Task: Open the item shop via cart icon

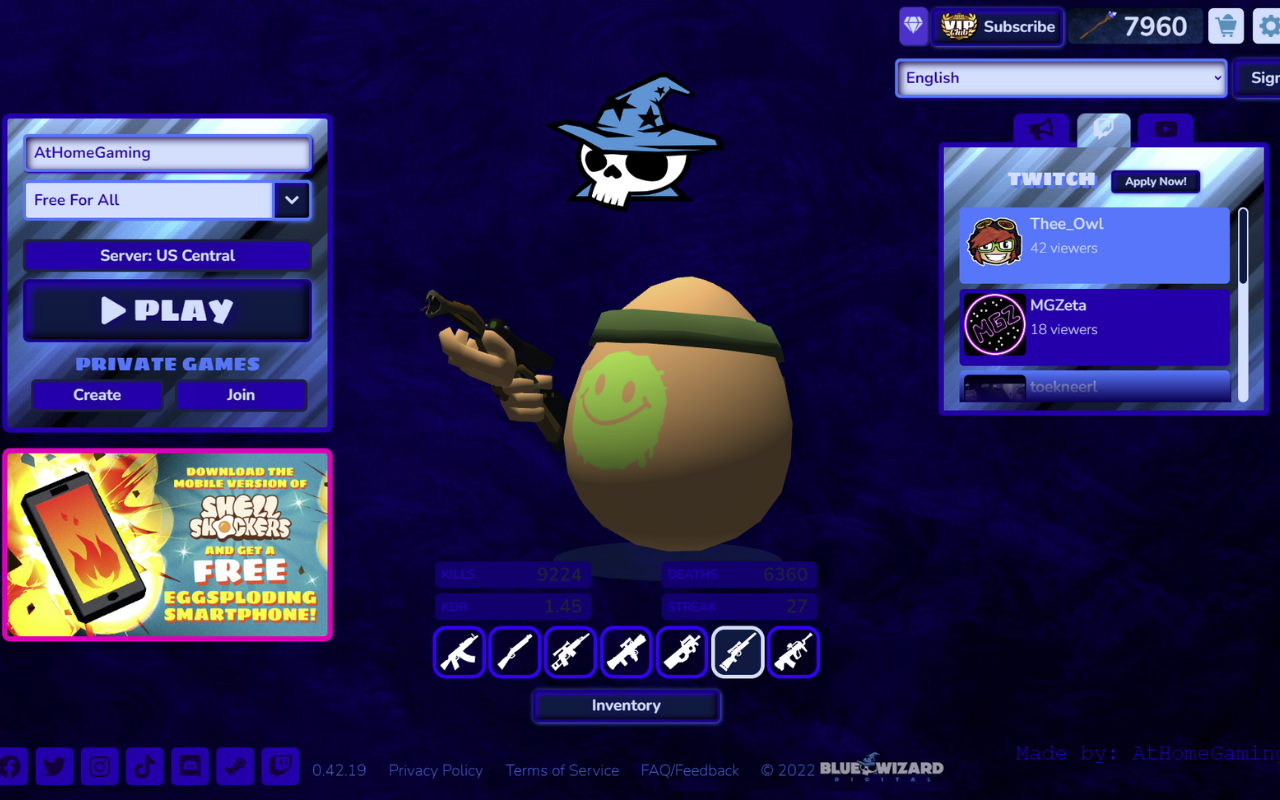Action: coord(1226,25)
